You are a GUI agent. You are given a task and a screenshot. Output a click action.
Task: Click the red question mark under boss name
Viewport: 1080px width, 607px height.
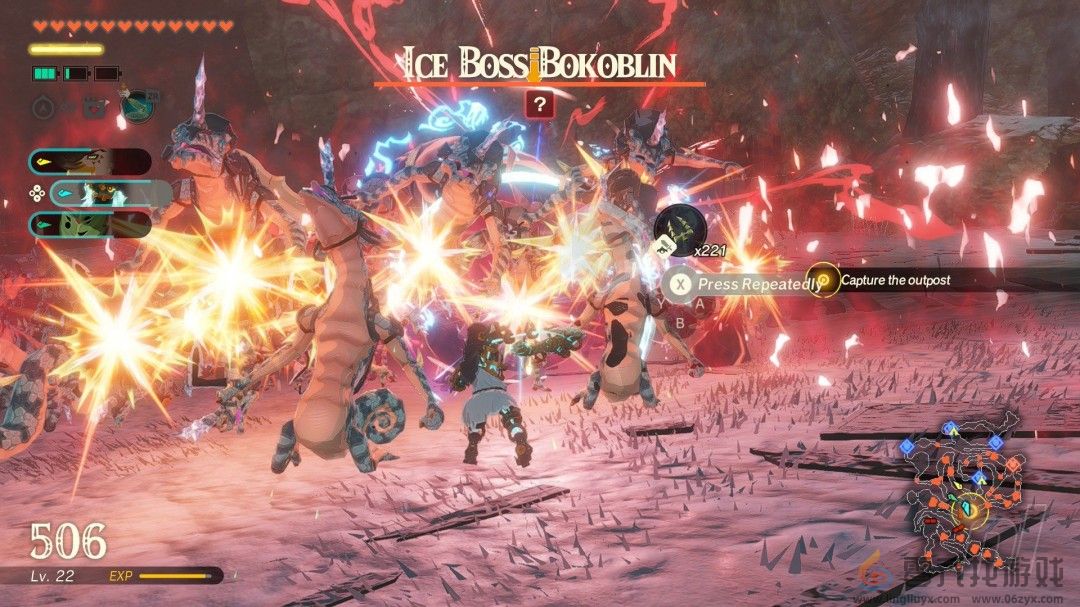click(x=539, y=104)
